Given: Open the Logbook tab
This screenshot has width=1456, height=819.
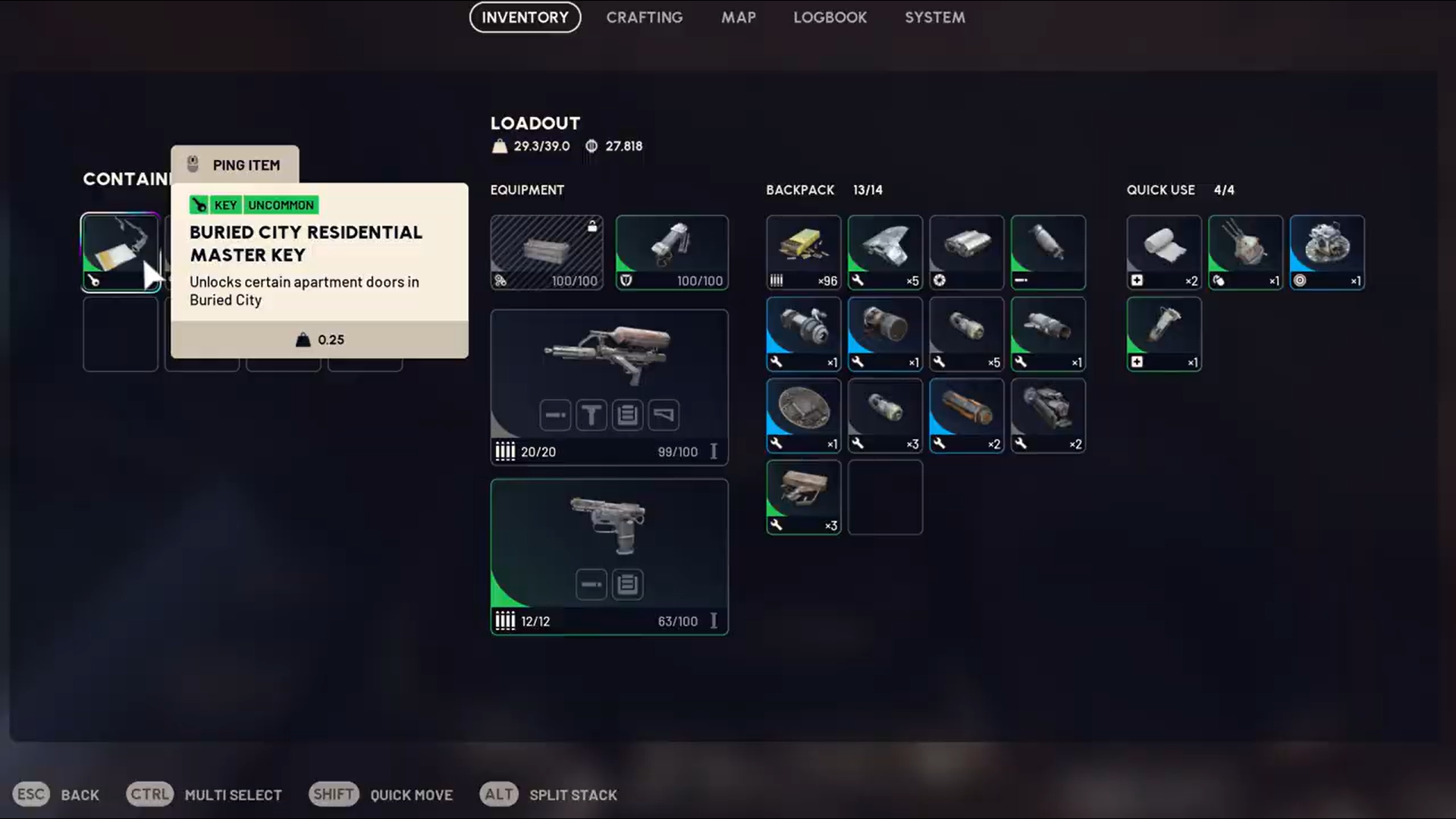Looking at the screenshot, I should [x=830, y=17].
